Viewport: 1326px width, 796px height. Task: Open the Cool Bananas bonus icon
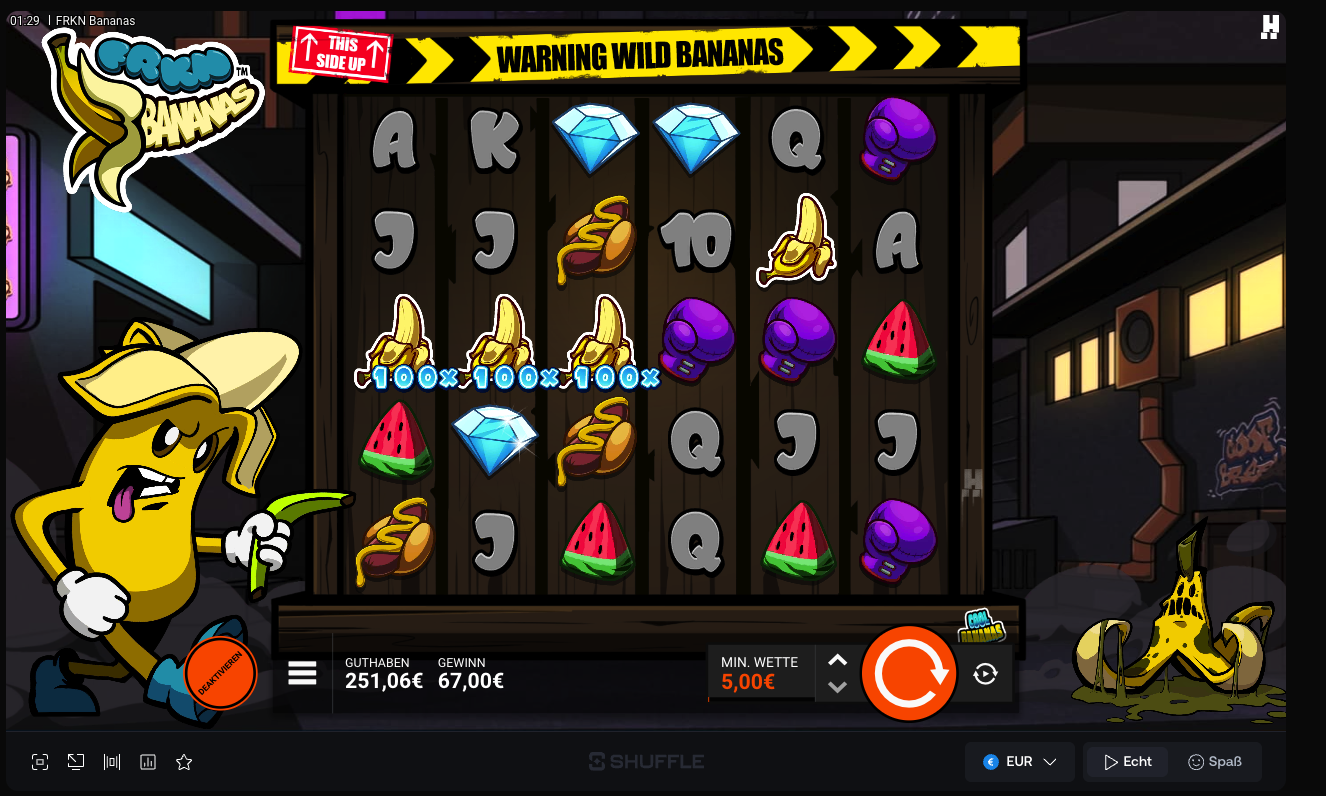(982, 626)
